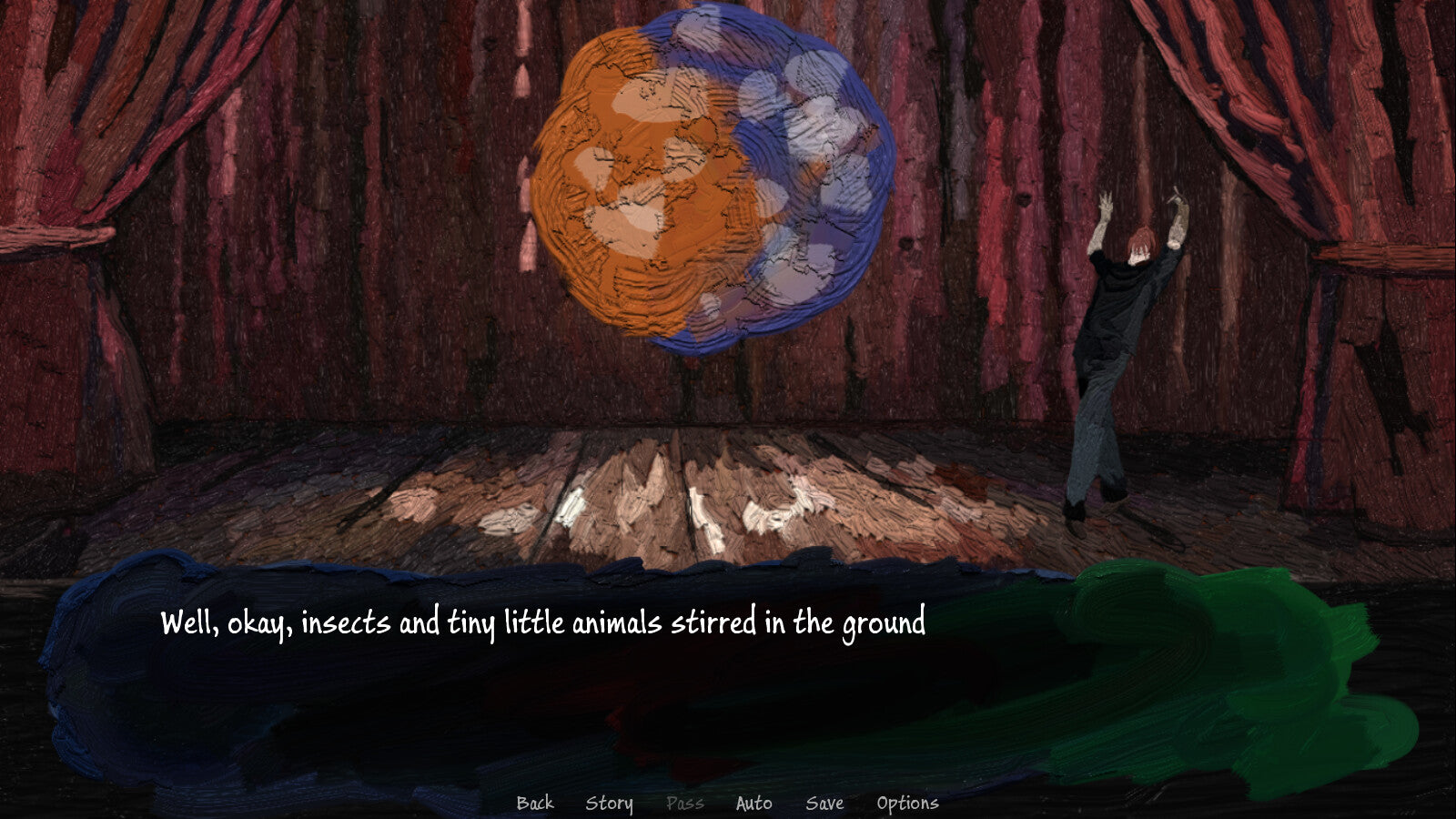Go back to the previous line
Screen dimensions: 1456x819
(535, 803)
